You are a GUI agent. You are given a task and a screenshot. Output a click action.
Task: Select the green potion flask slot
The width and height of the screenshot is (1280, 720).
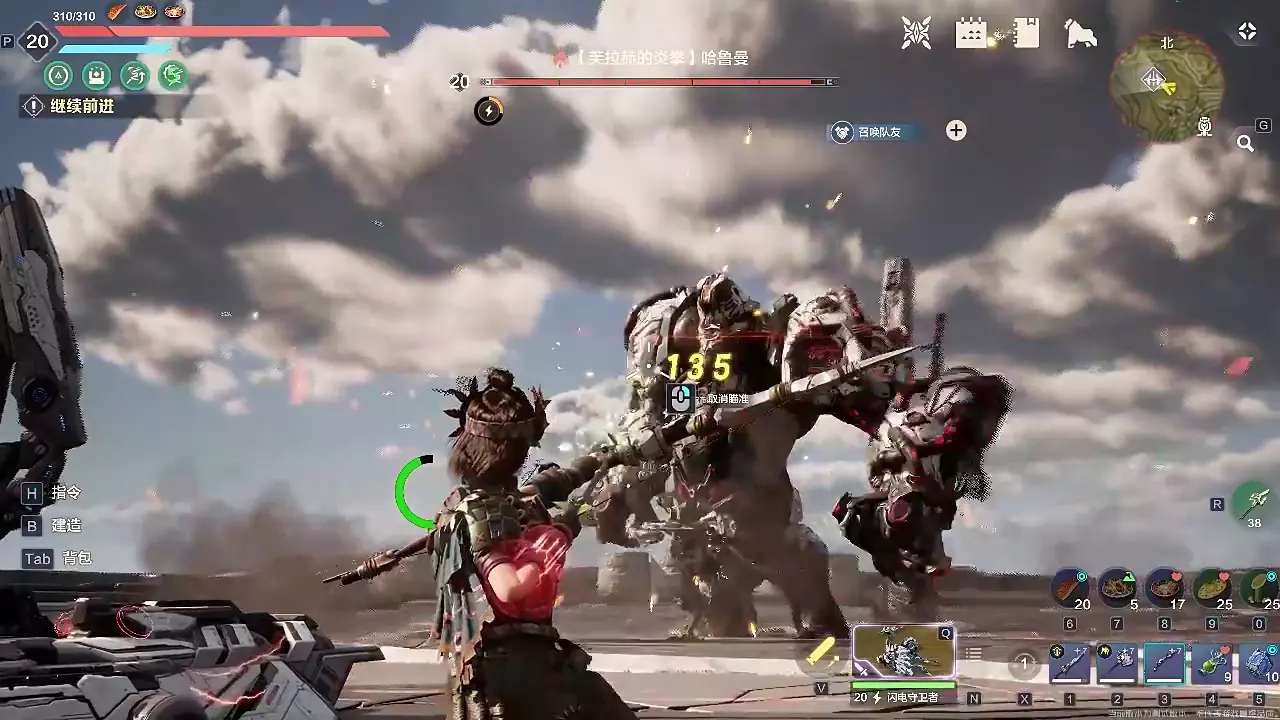[x=1212, y=663]
